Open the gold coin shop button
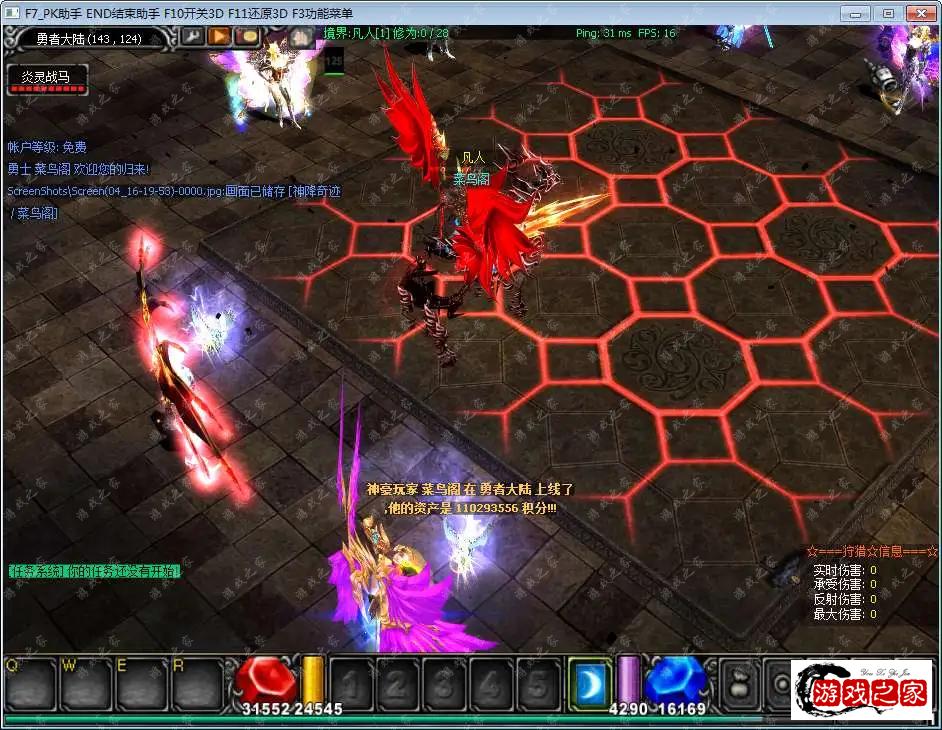Viewport: 942px width, 730px height. point(247,37)
